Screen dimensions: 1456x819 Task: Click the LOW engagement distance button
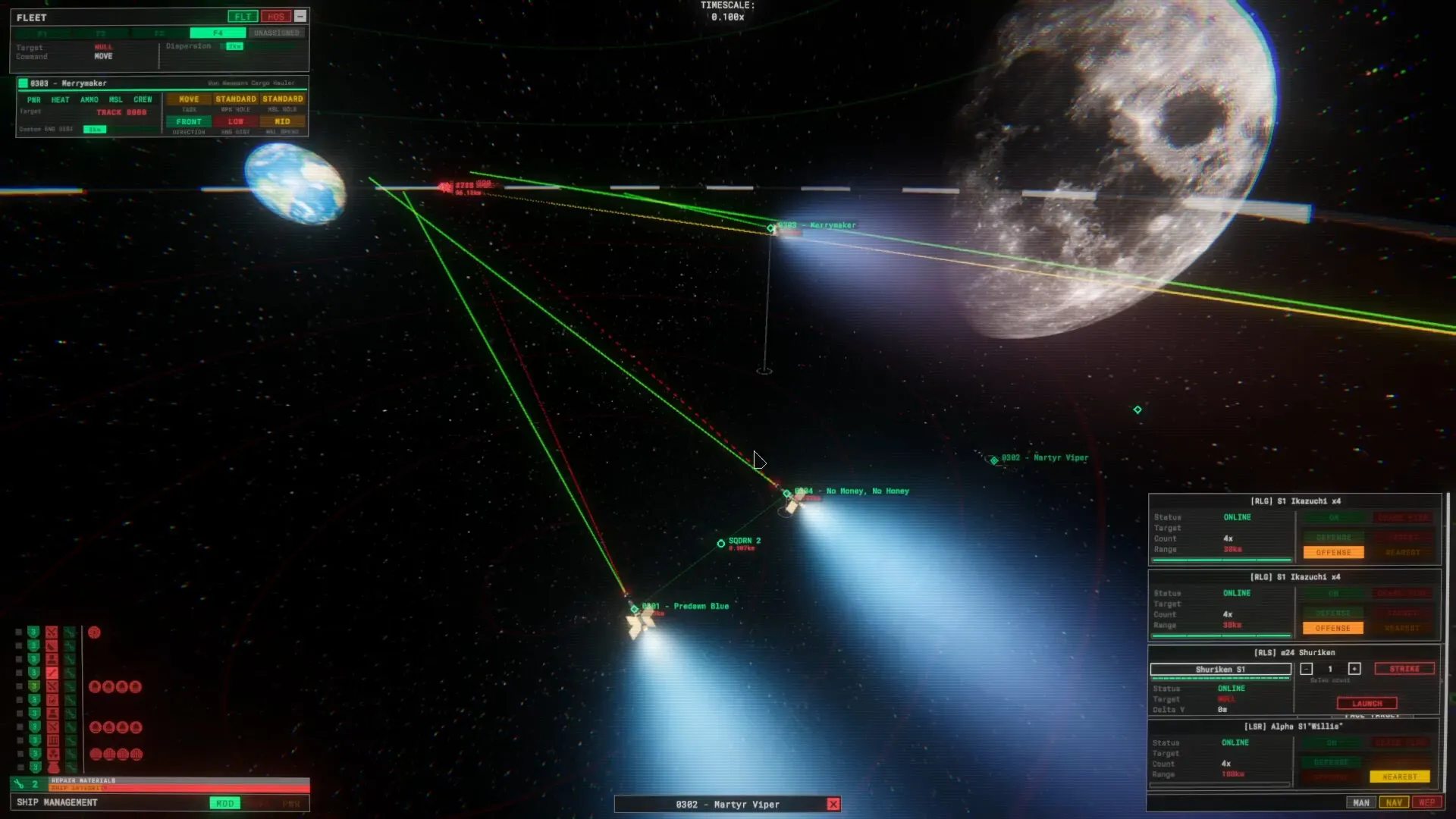(236, 121)
